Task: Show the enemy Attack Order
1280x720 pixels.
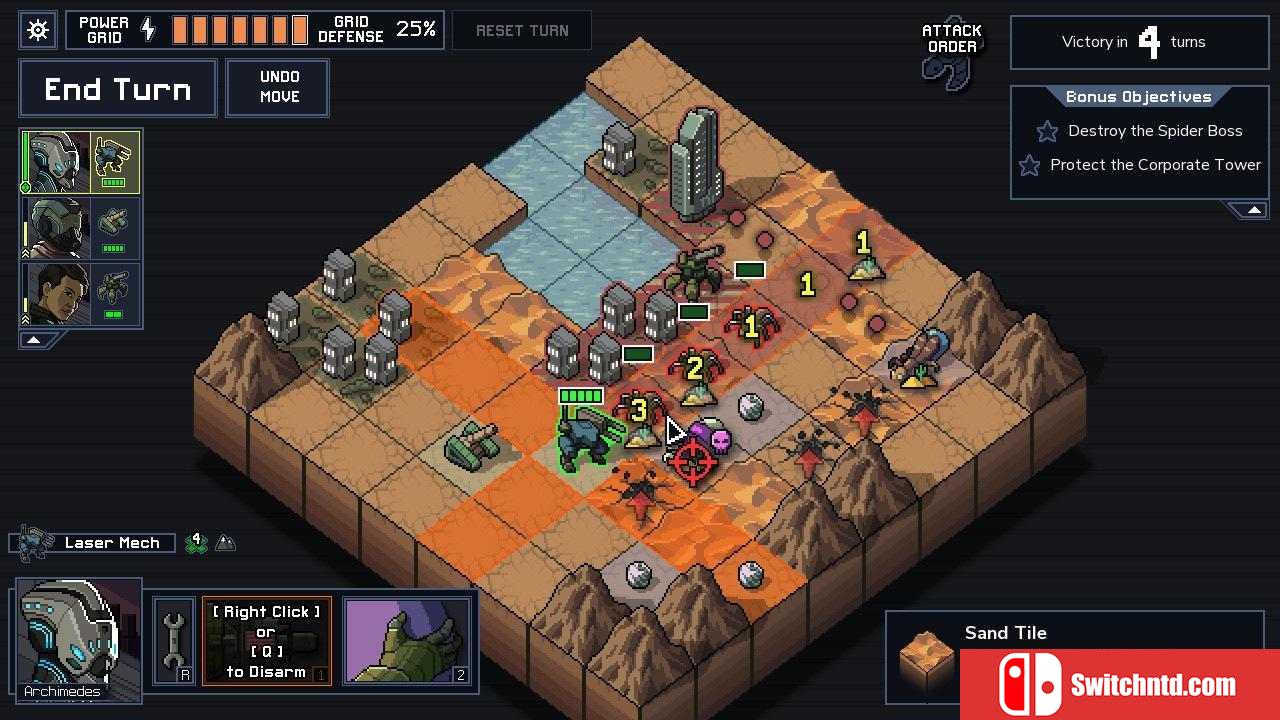Action: pyautogui.click(x=951, y=53)
